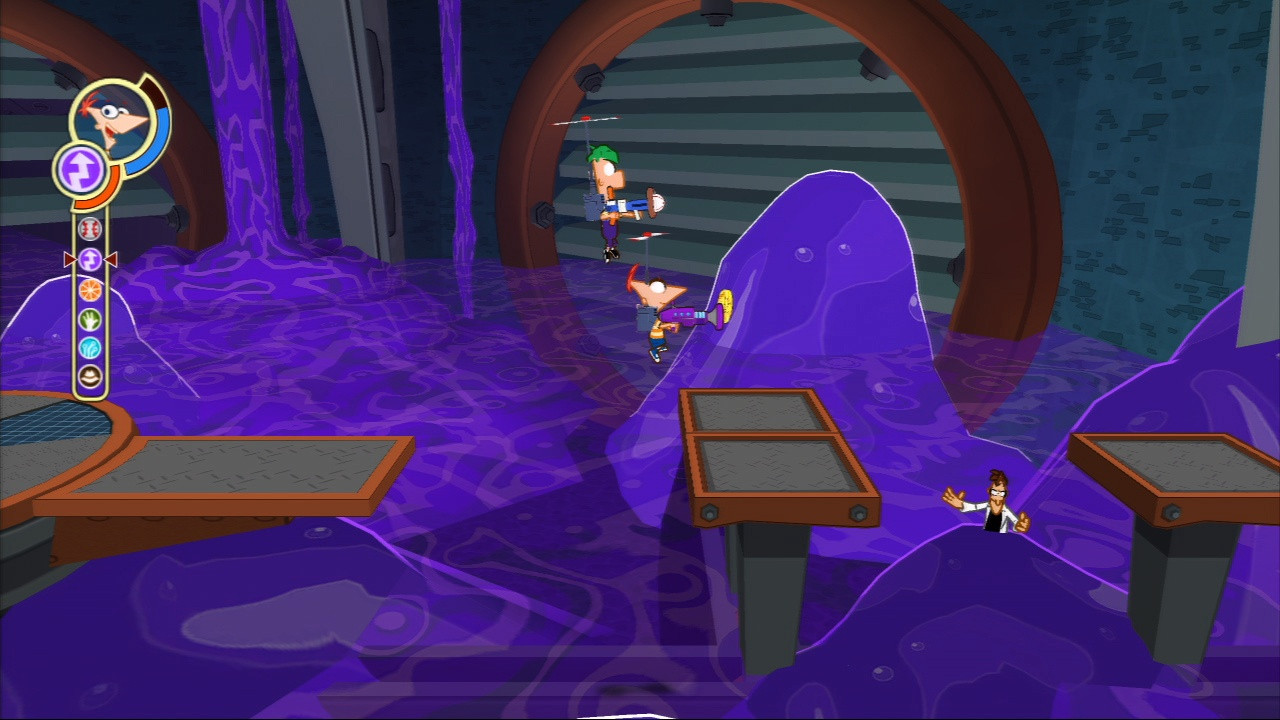1280x720 pixels.
Task: Select the orange blaster gadget icon
Action: [88, 290]
